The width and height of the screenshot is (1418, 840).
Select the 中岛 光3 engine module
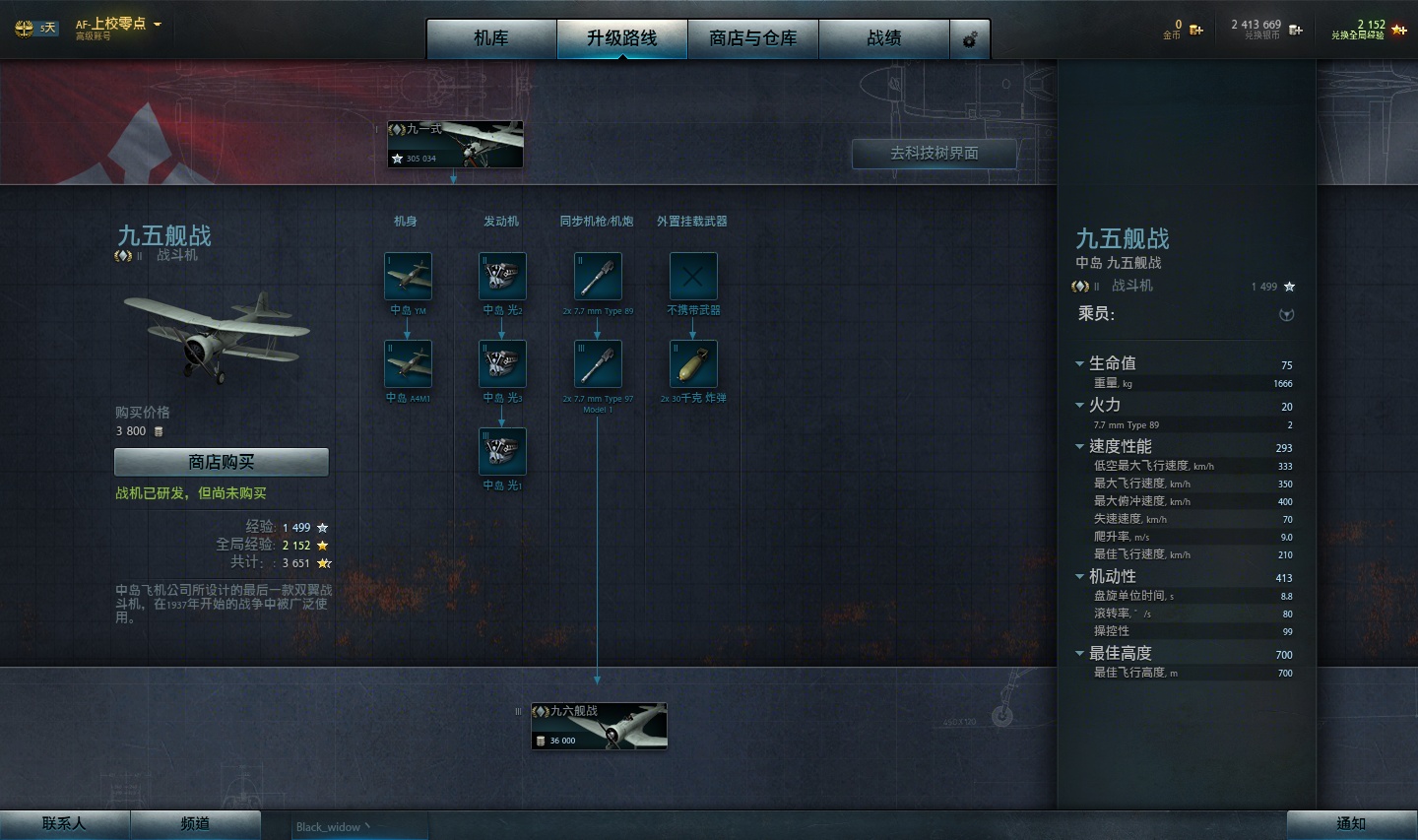tap(500, 365)
